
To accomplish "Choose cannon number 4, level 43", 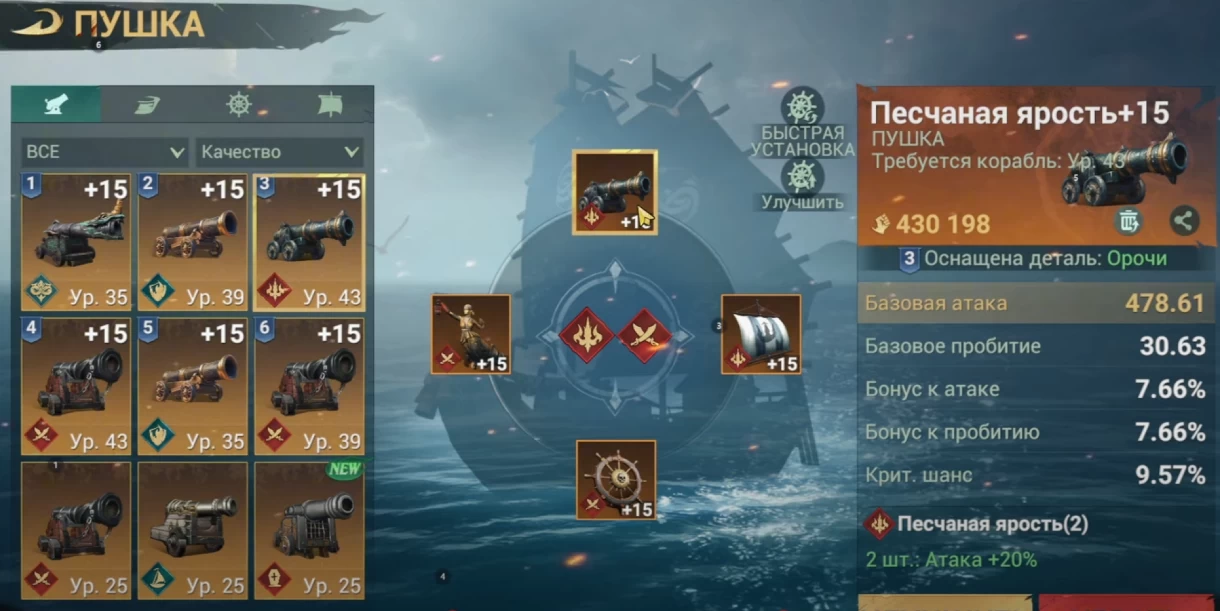I will click(76, 386).
